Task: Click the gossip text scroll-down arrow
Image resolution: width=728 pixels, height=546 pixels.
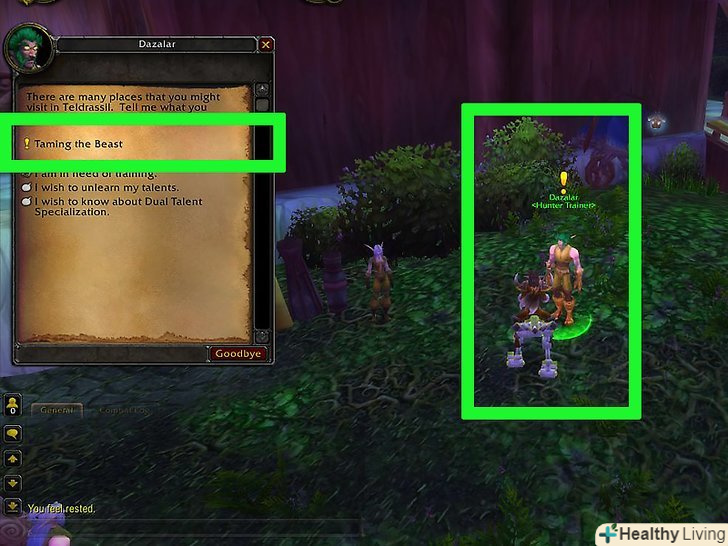Action: point(261,336)
